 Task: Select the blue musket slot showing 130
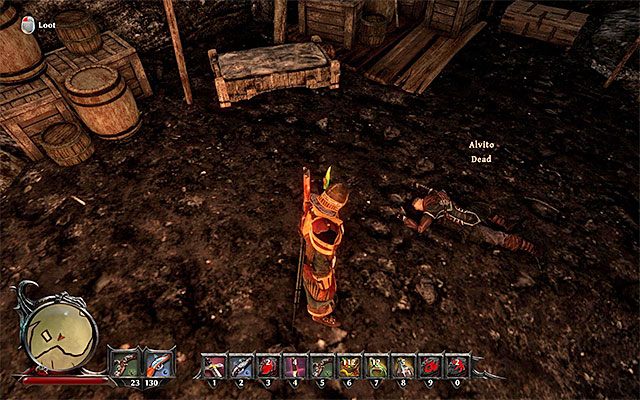pos(158,362)
